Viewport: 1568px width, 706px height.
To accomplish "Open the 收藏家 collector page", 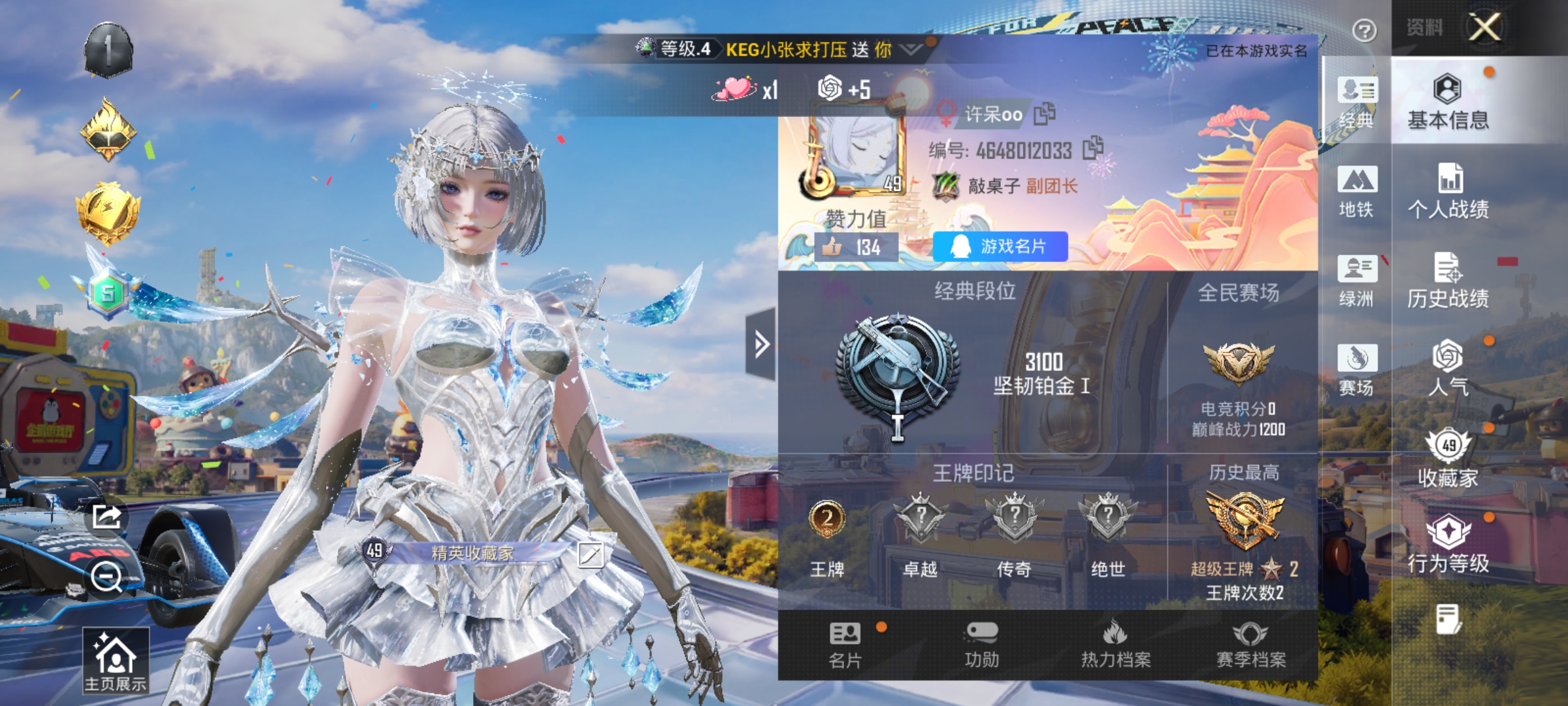I will pos(1448,459).
